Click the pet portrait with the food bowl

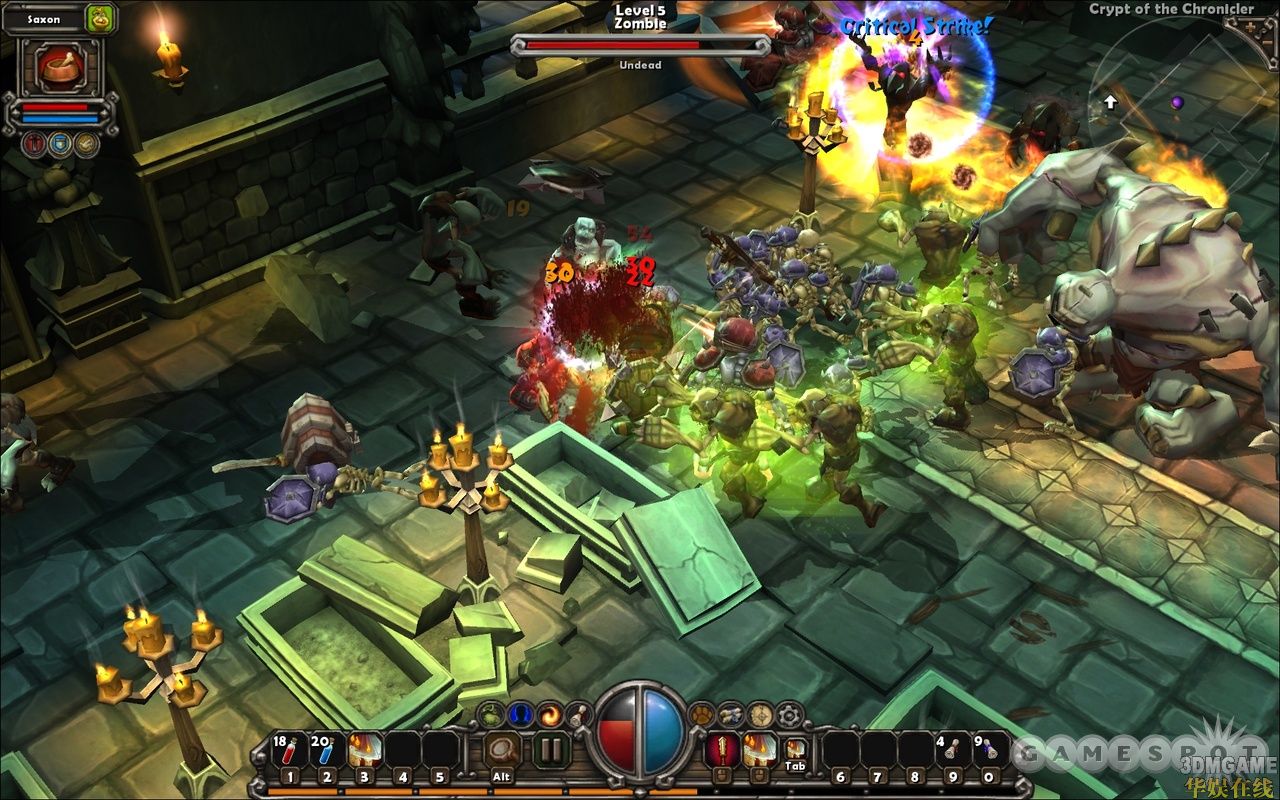point(59,66)
